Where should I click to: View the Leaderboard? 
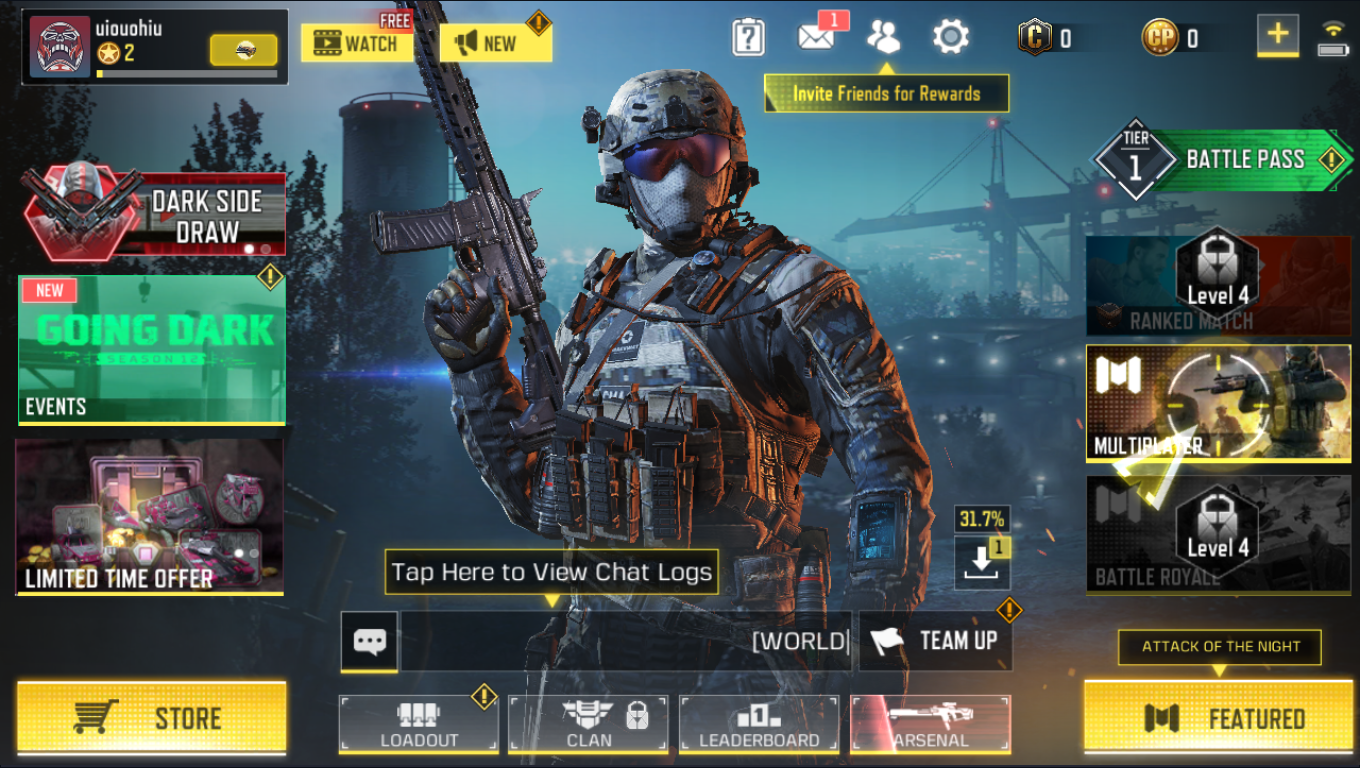coord(759,723)
